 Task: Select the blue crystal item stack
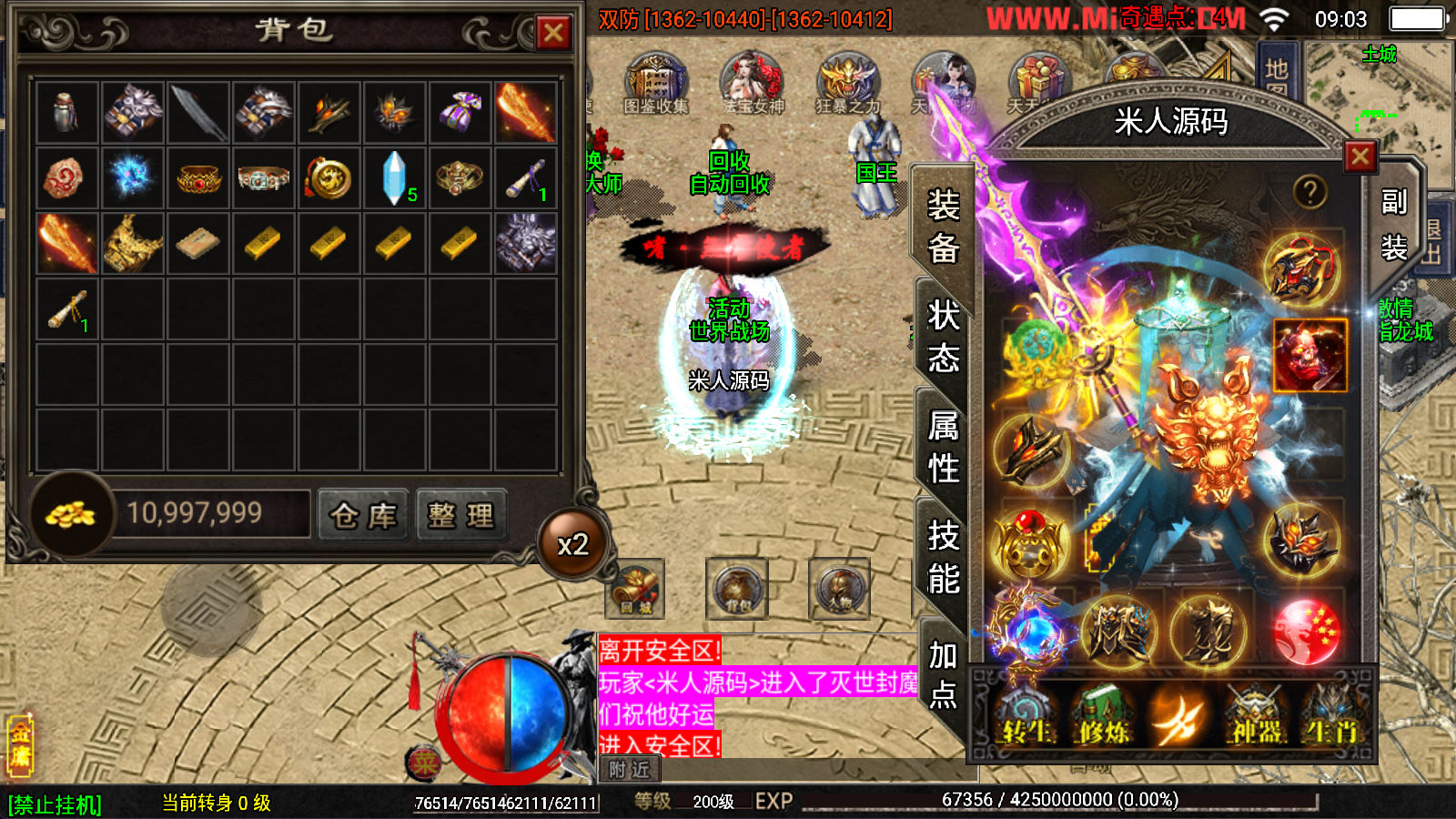click(395, 177)
